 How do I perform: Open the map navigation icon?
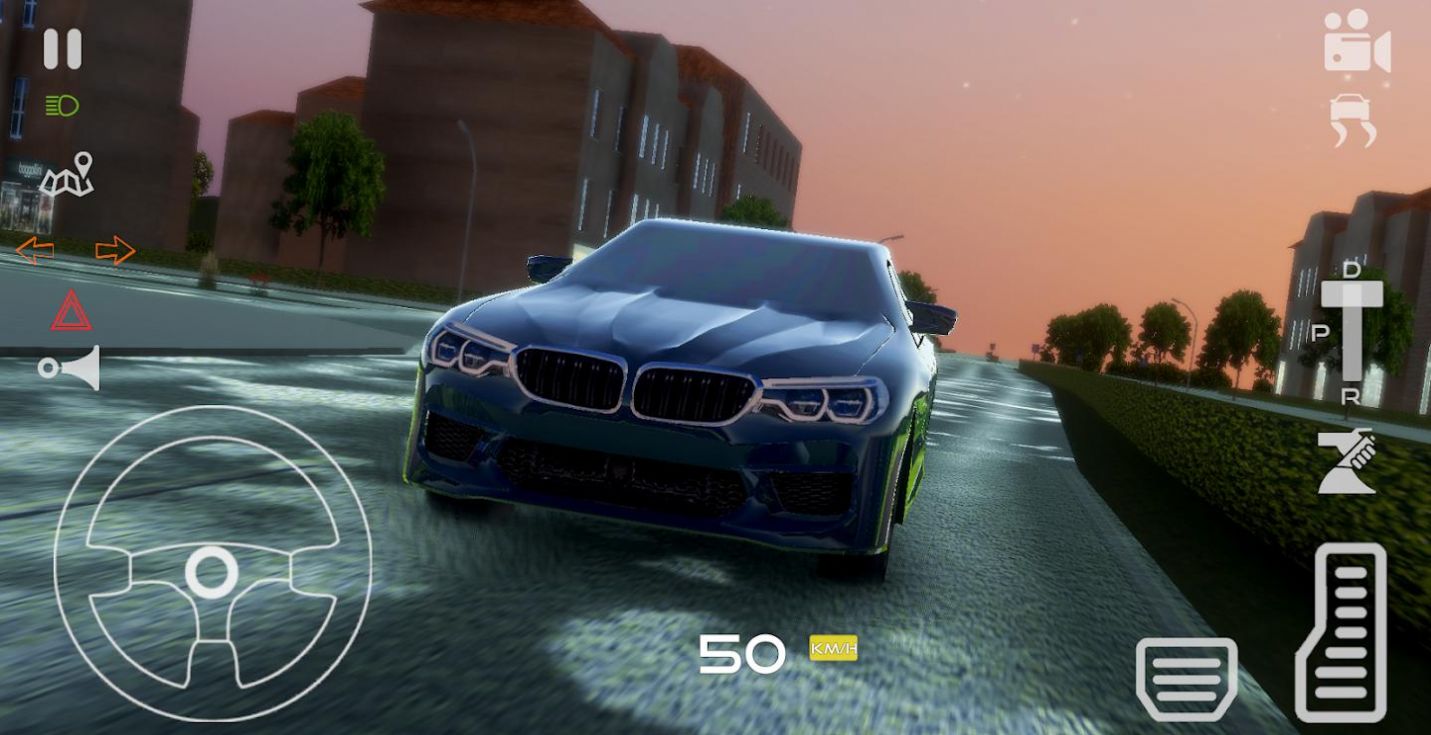70,178
